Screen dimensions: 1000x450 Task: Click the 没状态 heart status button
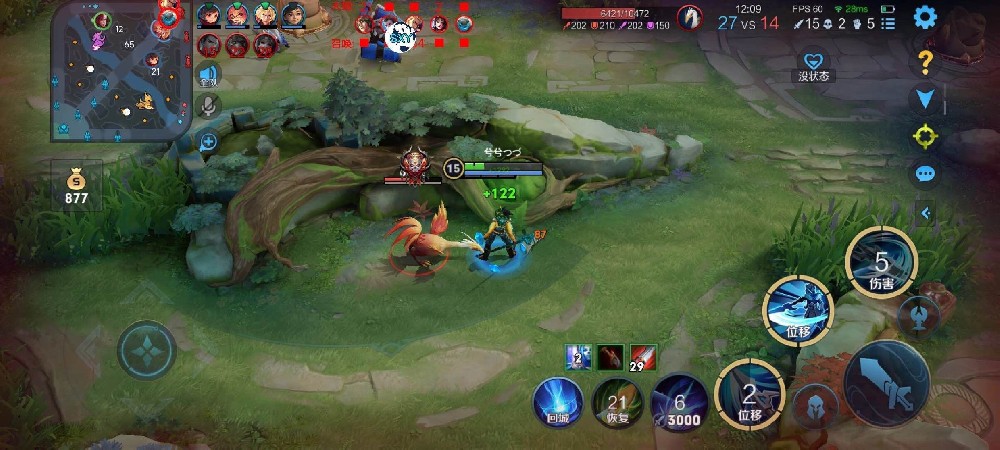[815, 64]
